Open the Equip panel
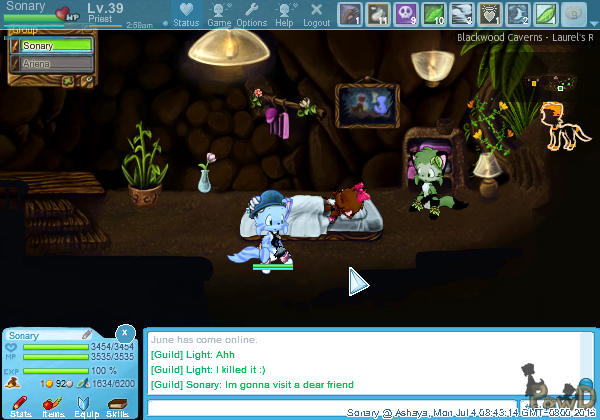This screenshot has height=420, width=600. (x=86, y=404)
